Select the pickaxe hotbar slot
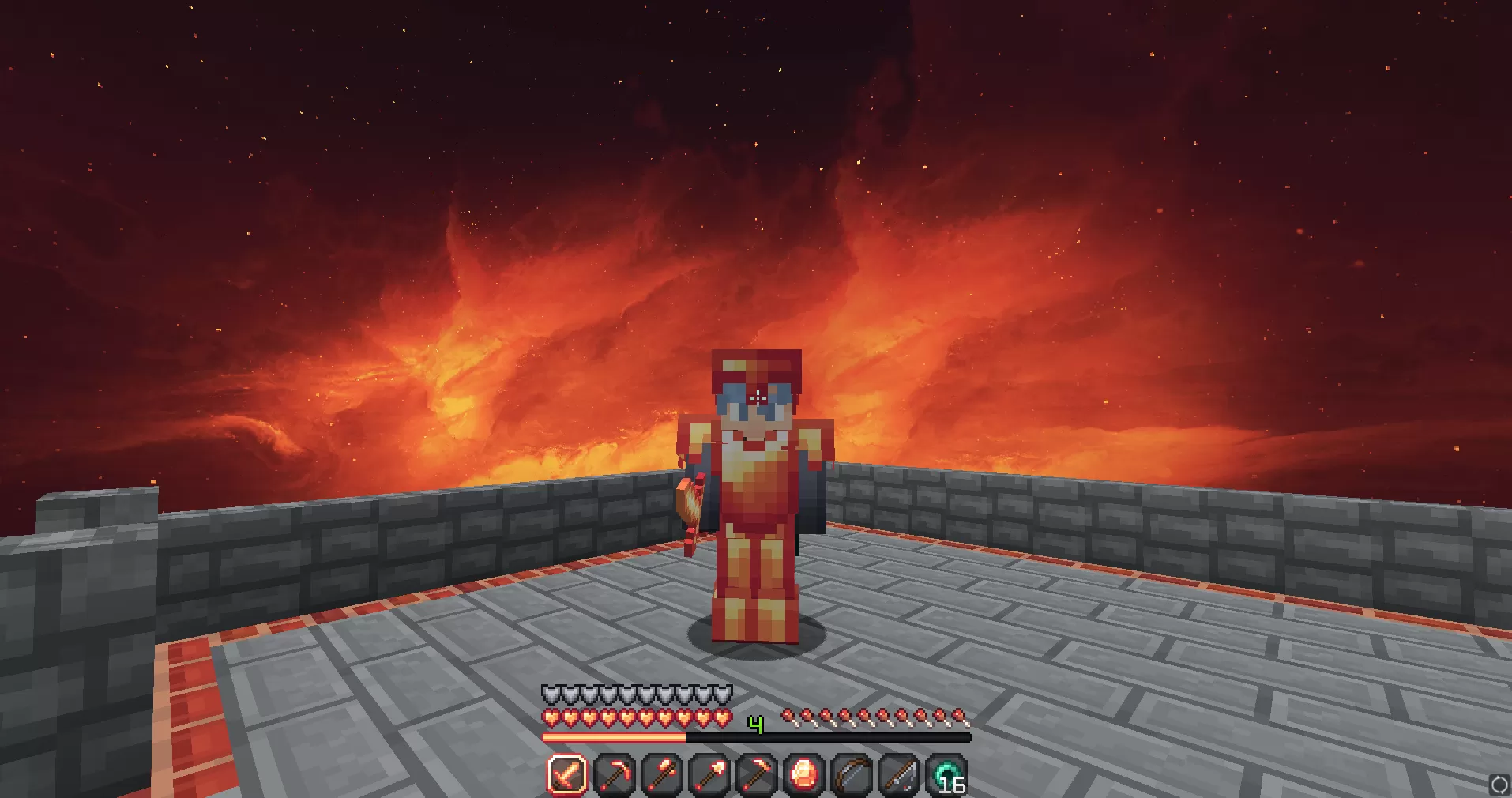Screen dimensions: 1512x798 pyautogui.click(x=614, y=774)
